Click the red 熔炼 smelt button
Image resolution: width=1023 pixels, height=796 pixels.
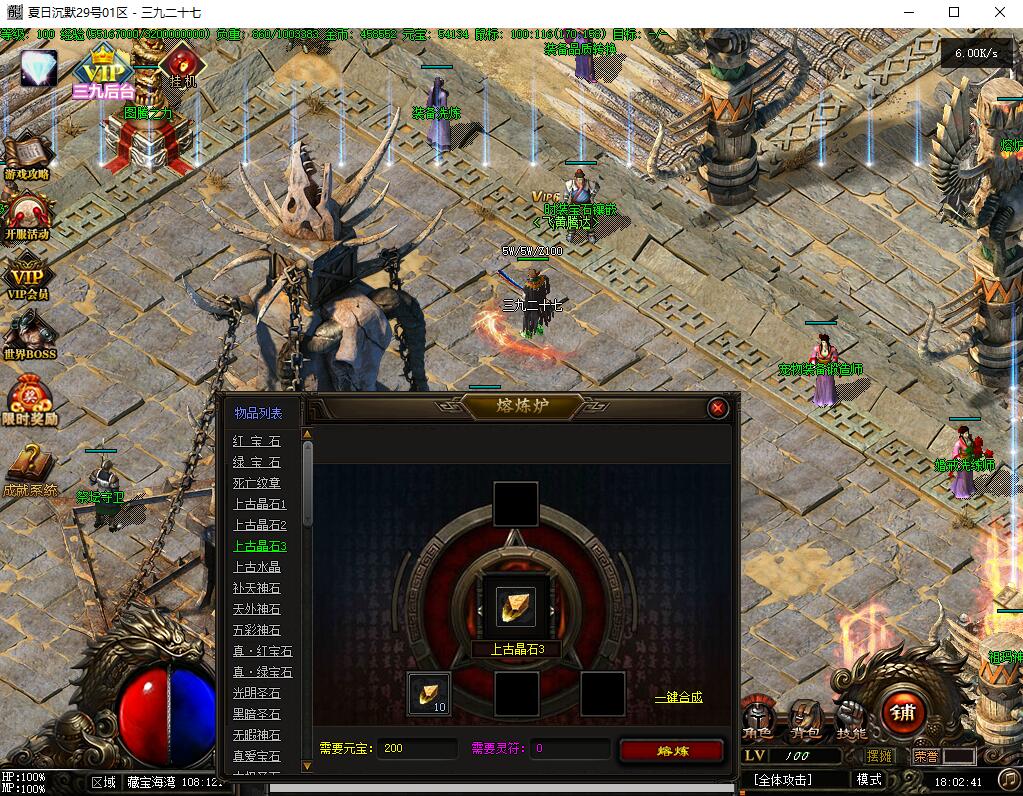[670, 750]
